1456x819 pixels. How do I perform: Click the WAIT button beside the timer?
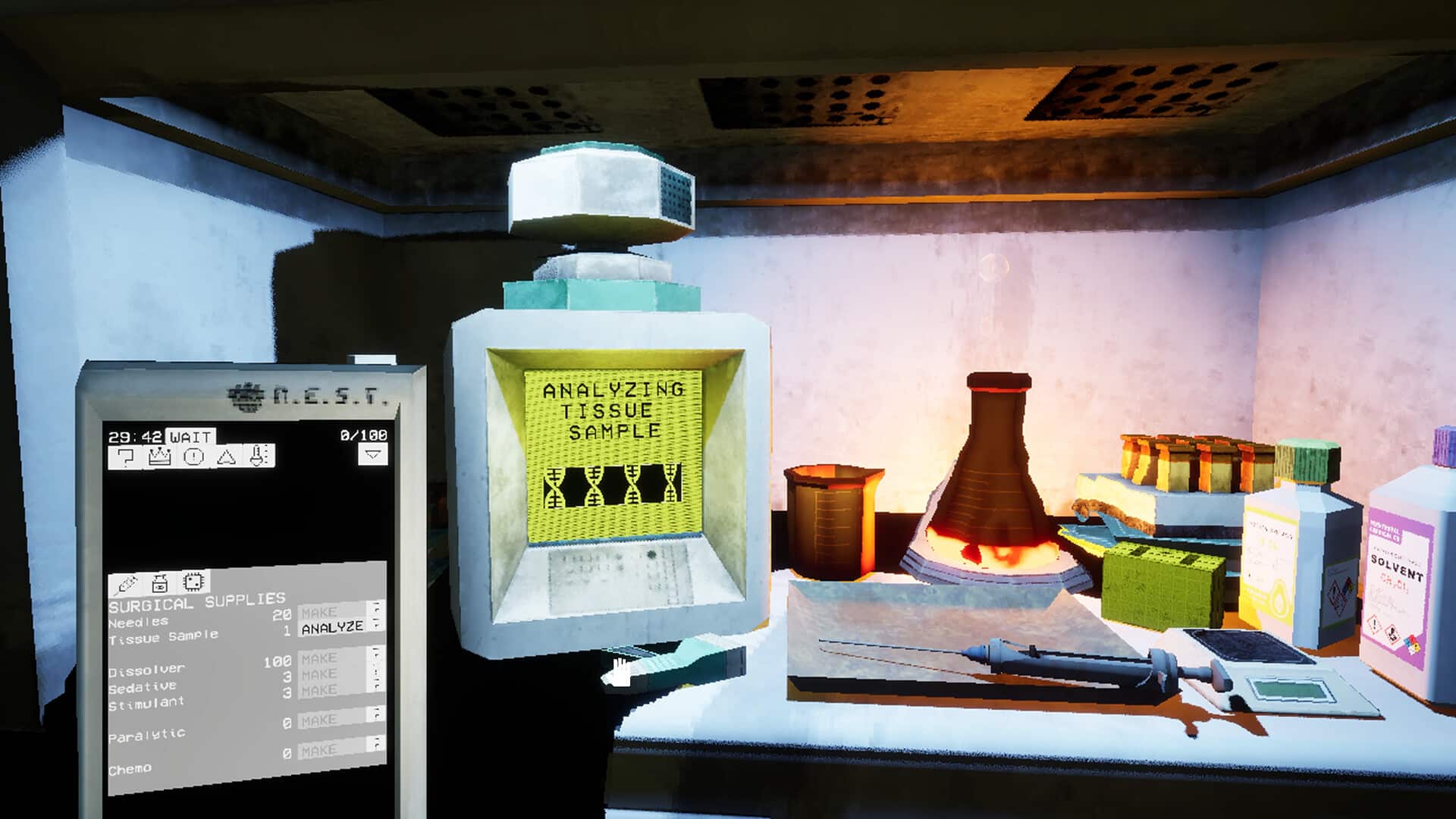point(190,437)
